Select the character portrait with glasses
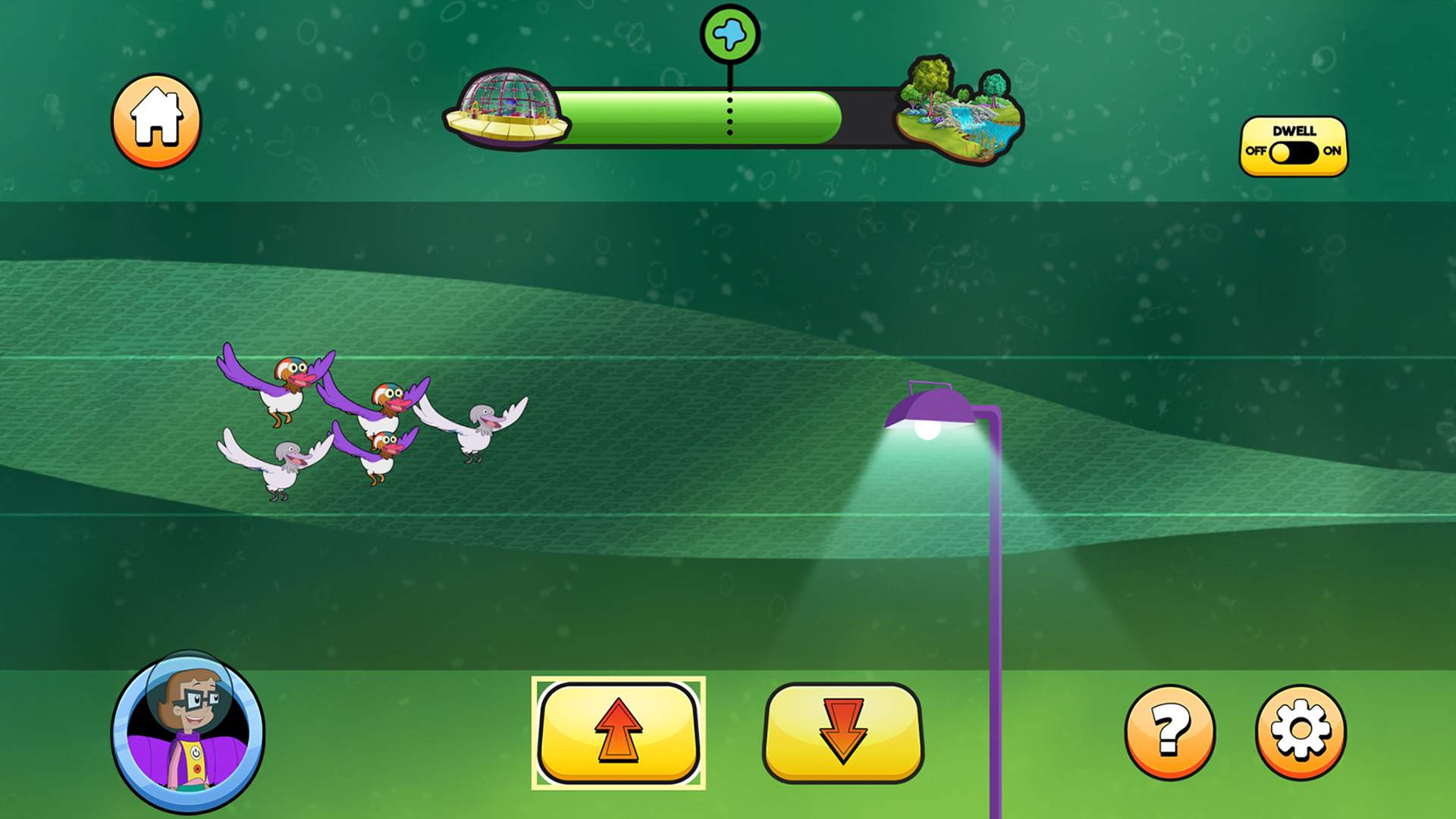Viewport: 1456px width, 819px height. [x=188, y=731]
